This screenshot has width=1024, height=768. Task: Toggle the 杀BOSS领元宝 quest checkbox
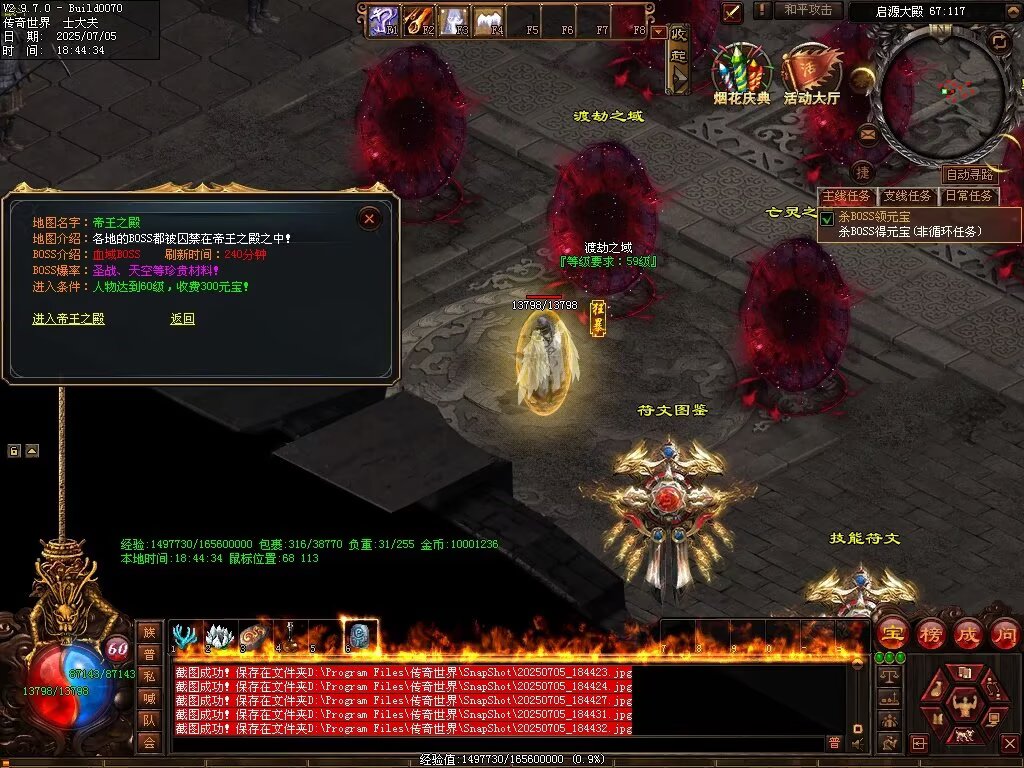[x=827, y=218]
